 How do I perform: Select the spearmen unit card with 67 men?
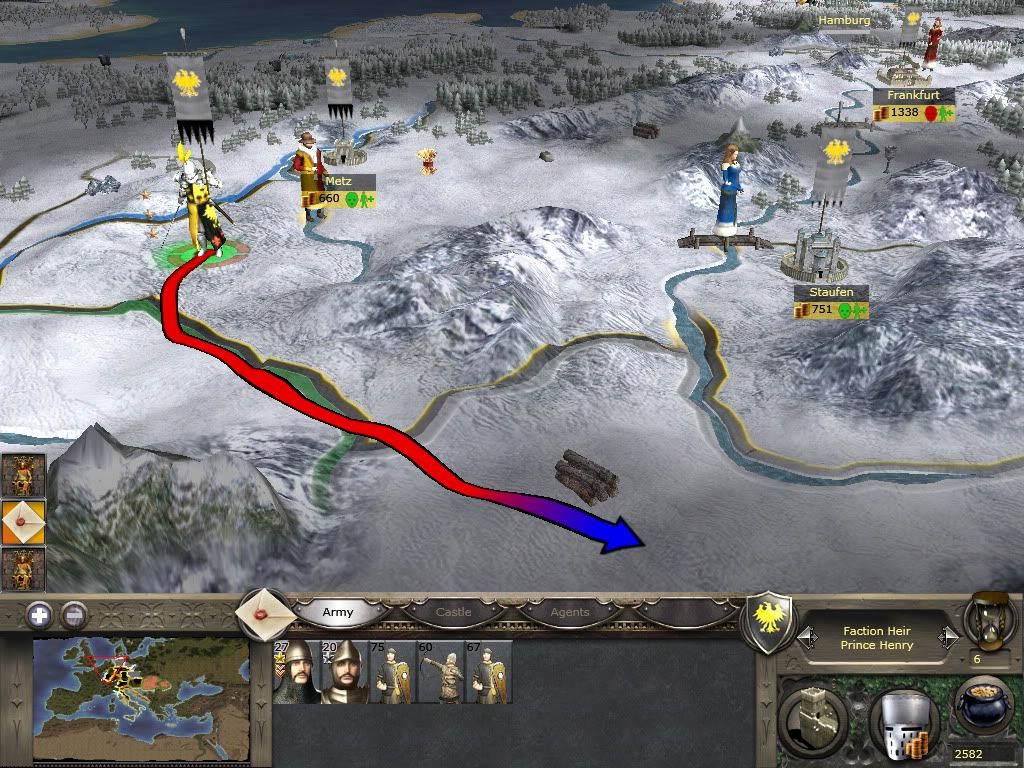489,672
